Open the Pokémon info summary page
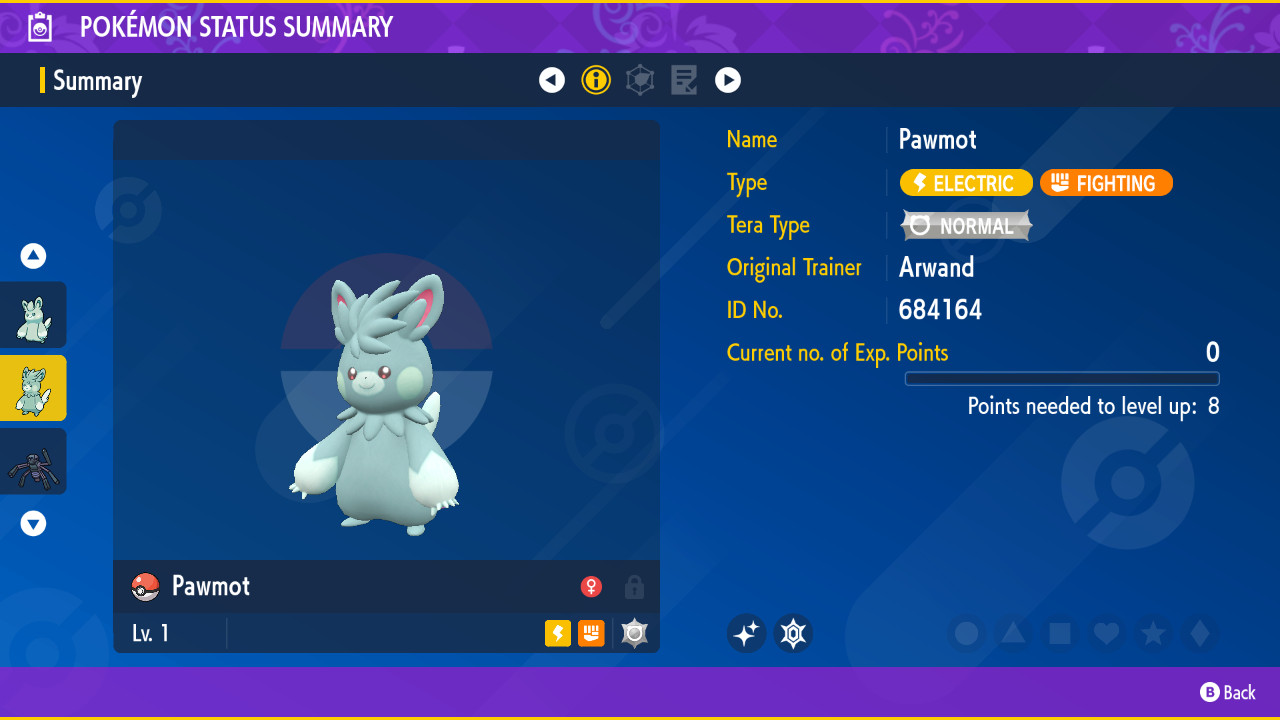 click(x=596, y=80)
